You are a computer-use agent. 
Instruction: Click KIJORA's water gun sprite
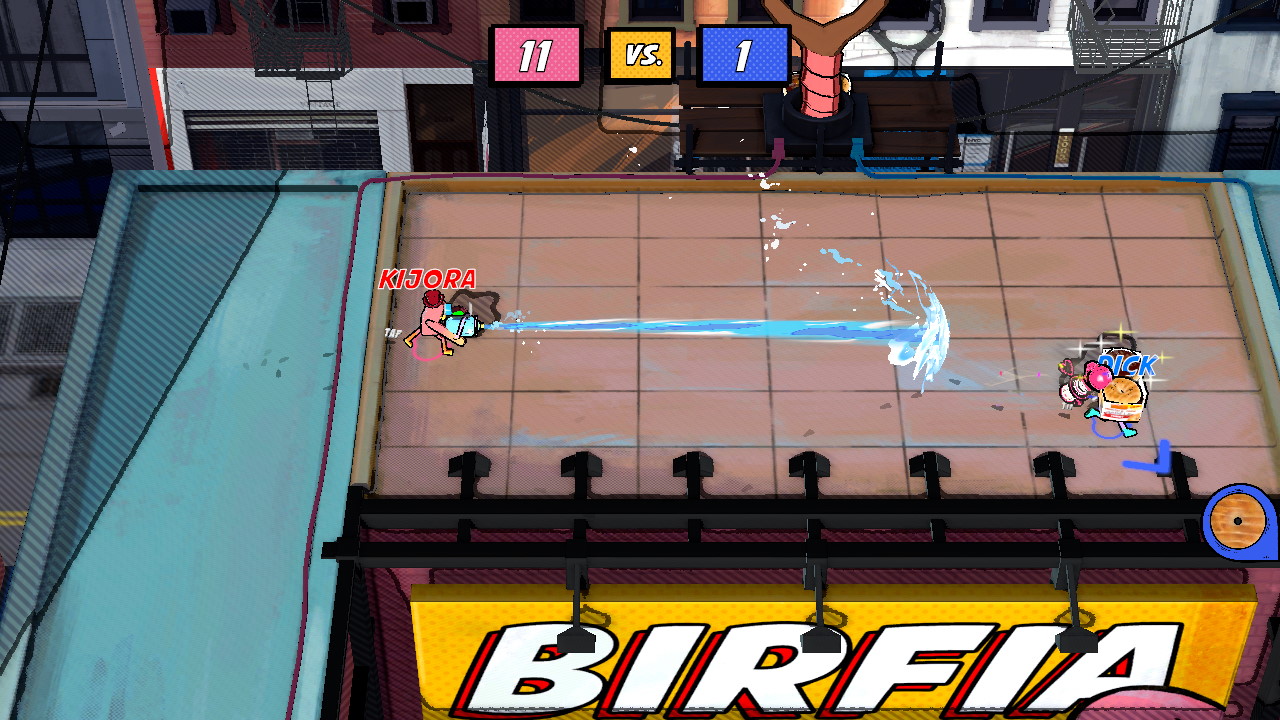coord(460,328)
